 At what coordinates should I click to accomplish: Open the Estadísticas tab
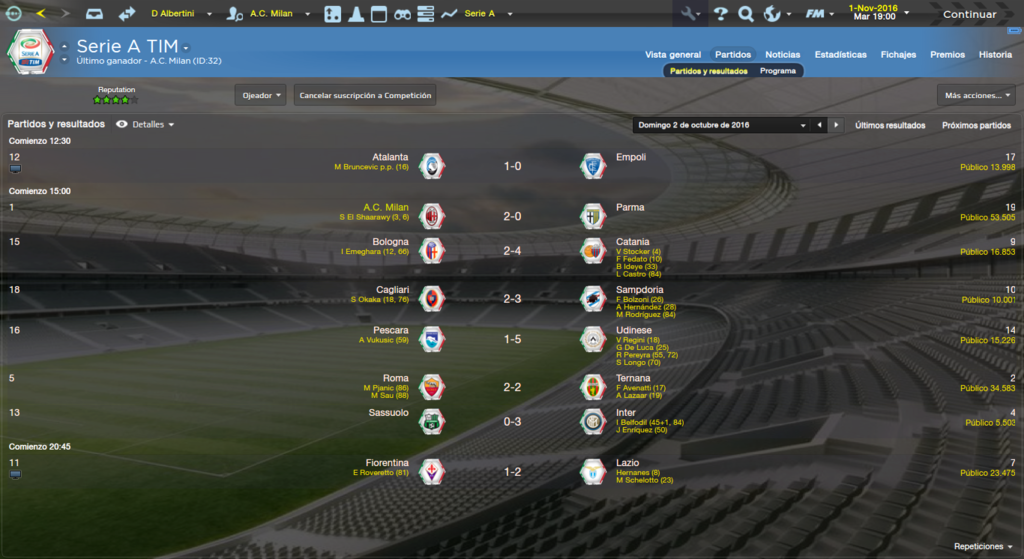click(x=840, y=55)
